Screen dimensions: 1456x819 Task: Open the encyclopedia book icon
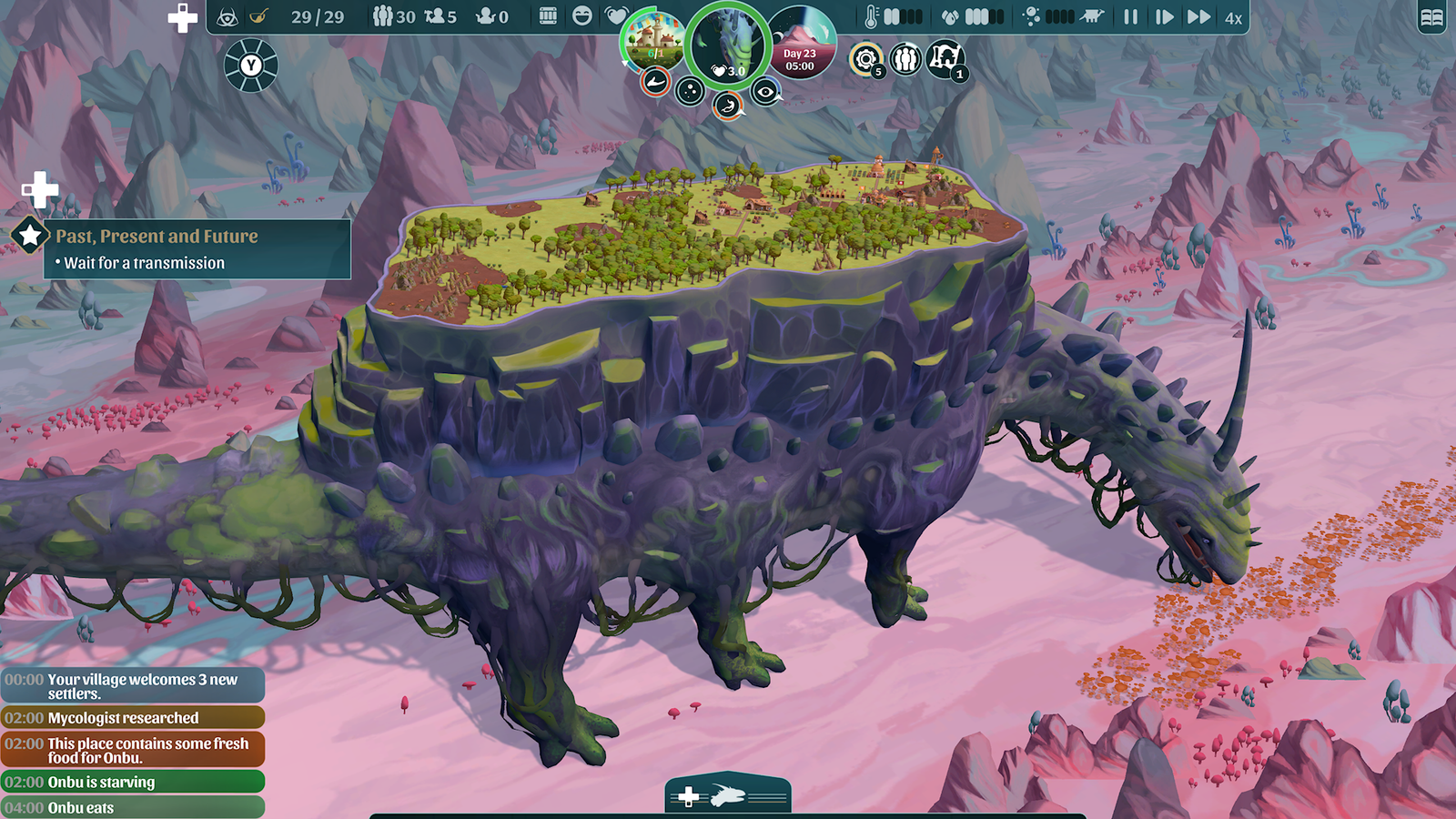1431,17
